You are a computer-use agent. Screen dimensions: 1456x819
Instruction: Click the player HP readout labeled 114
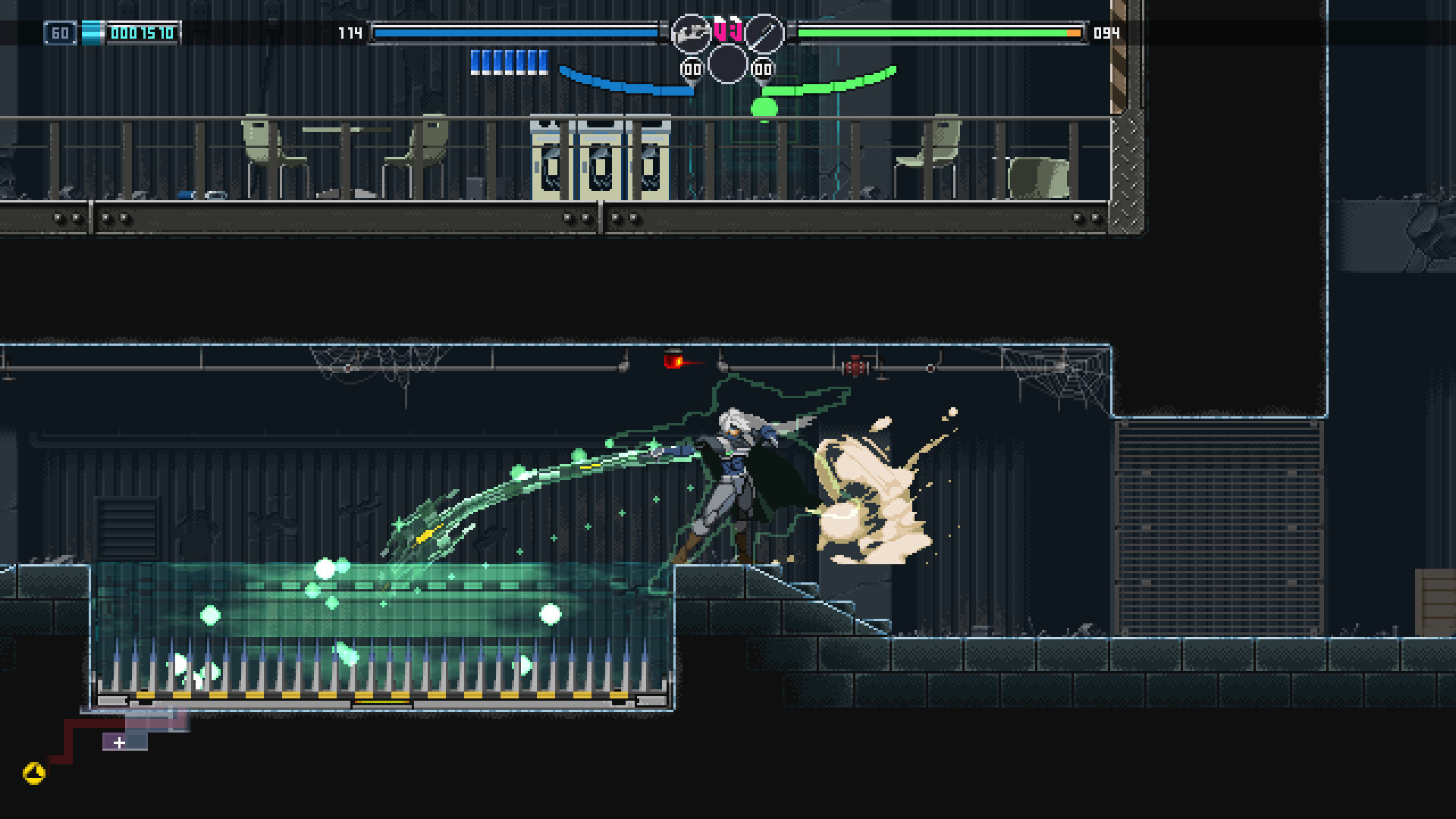[x=349, y=33]
